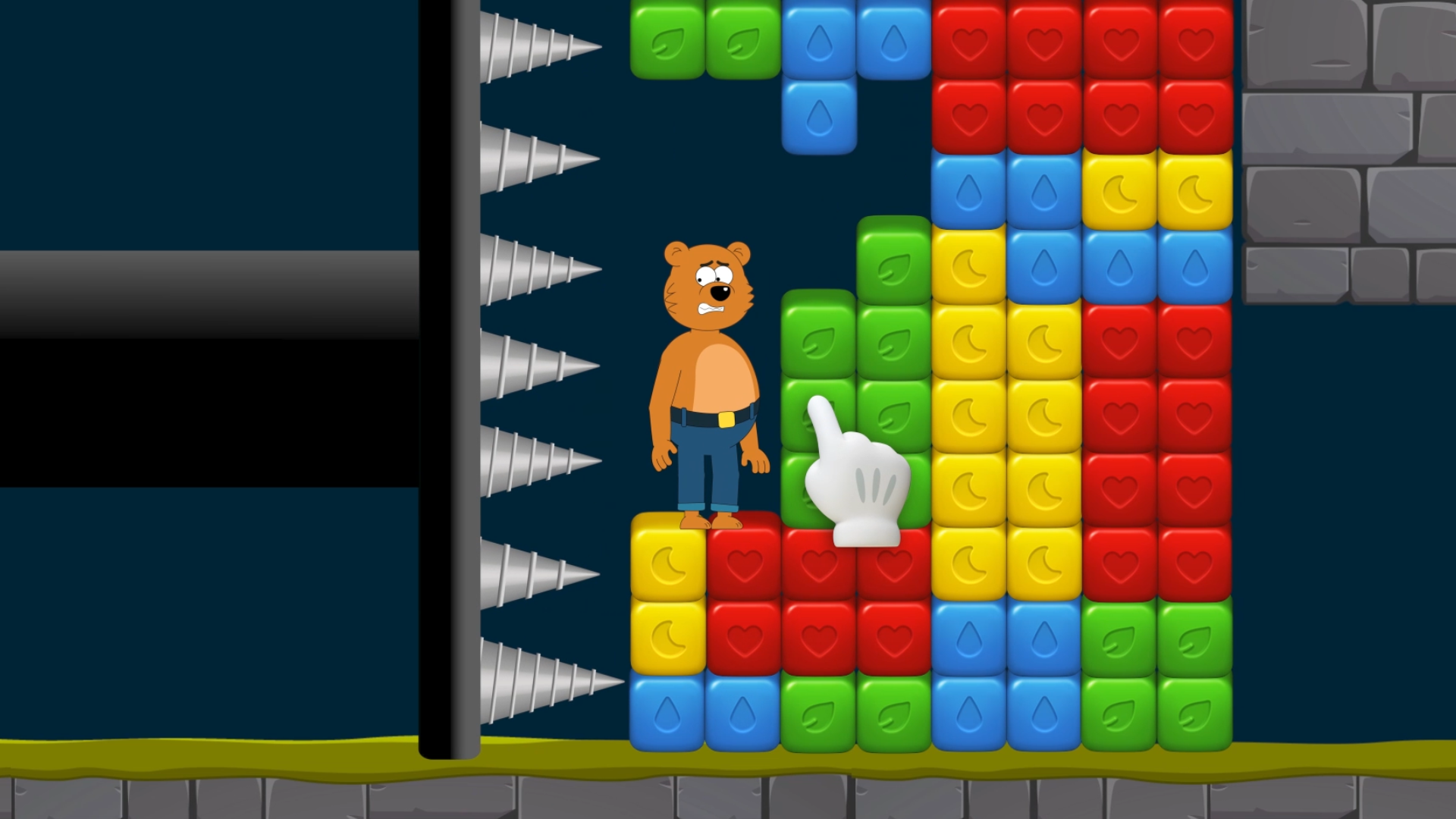Clear the blue drop pair nearest the bottom drill

pos(704,713)
